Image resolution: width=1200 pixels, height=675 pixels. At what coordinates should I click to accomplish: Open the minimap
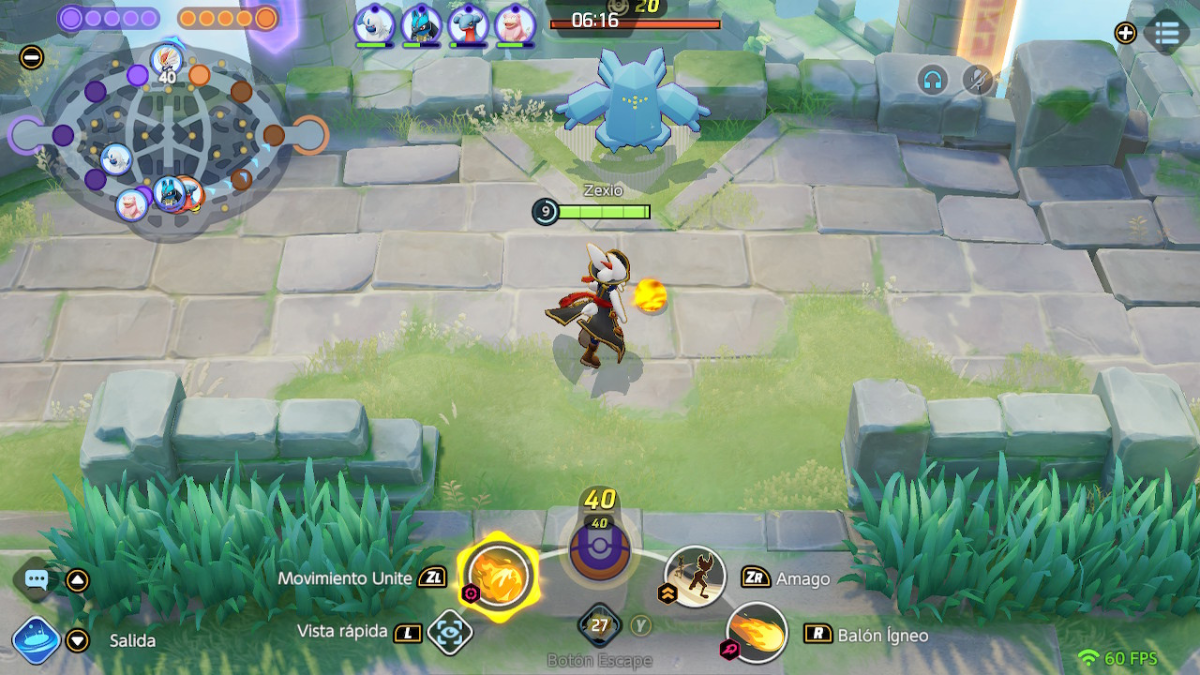(x=160, y=137)
